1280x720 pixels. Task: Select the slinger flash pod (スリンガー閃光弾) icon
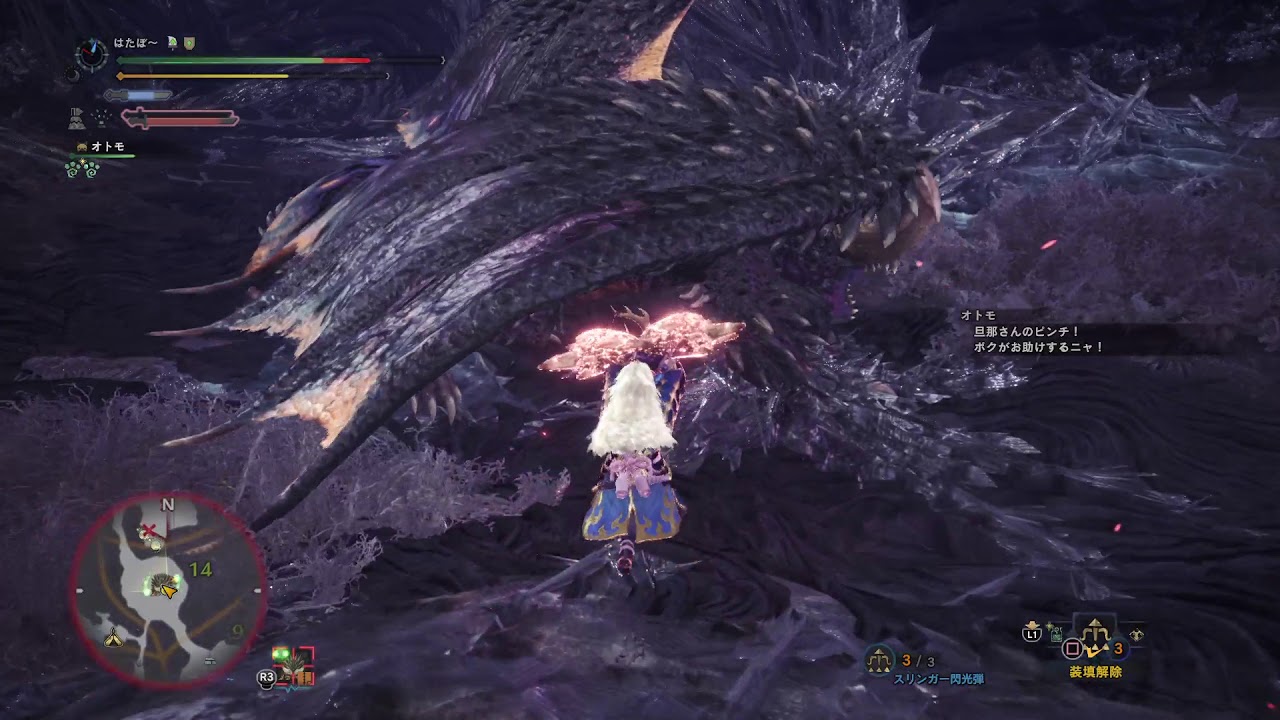(x=879, y=658)
